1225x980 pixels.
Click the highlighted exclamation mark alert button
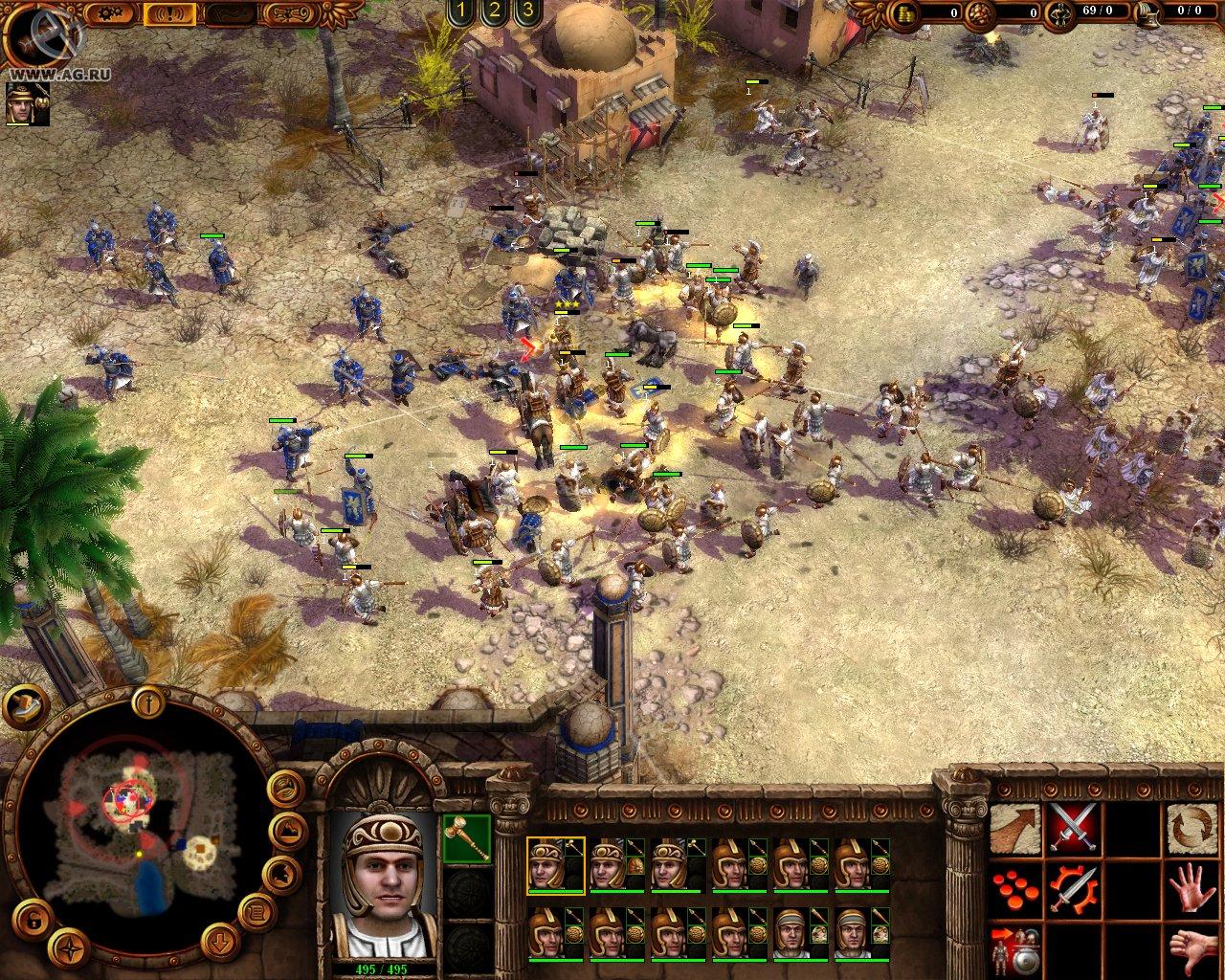point(170,13)
